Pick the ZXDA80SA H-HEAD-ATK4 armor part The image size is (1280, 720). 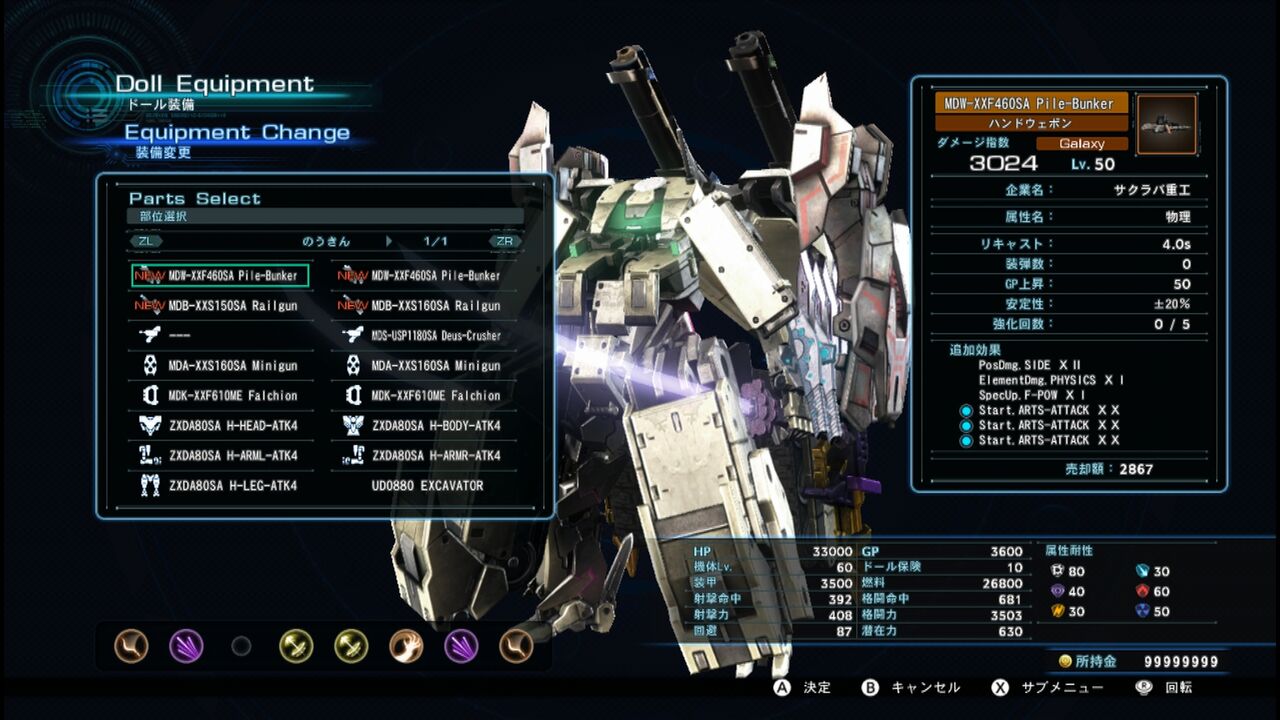pos(220,425)
